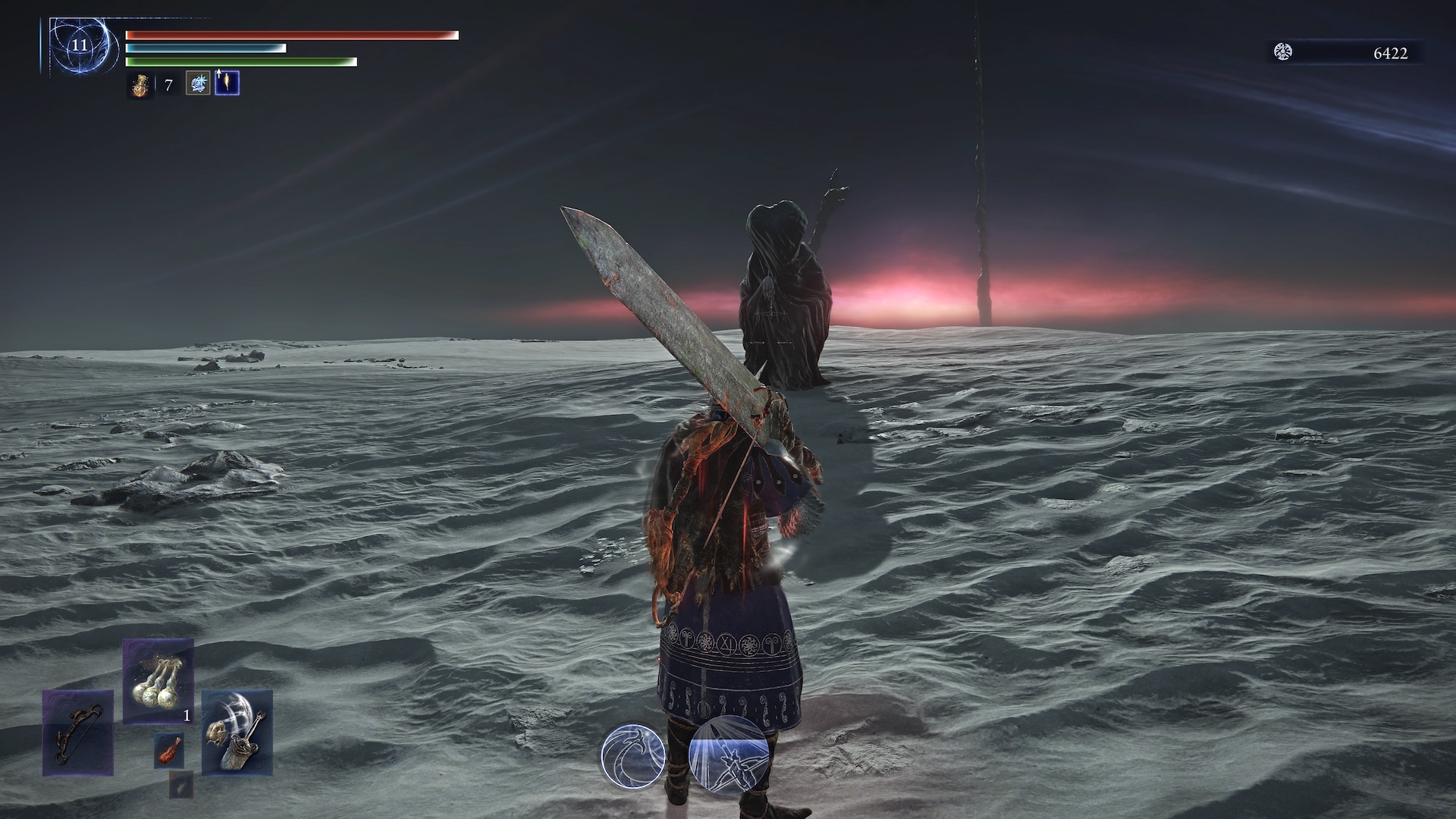Select the bow in the left-hand slot
This screenshot has height=819, width=1456.
point(77,733)
